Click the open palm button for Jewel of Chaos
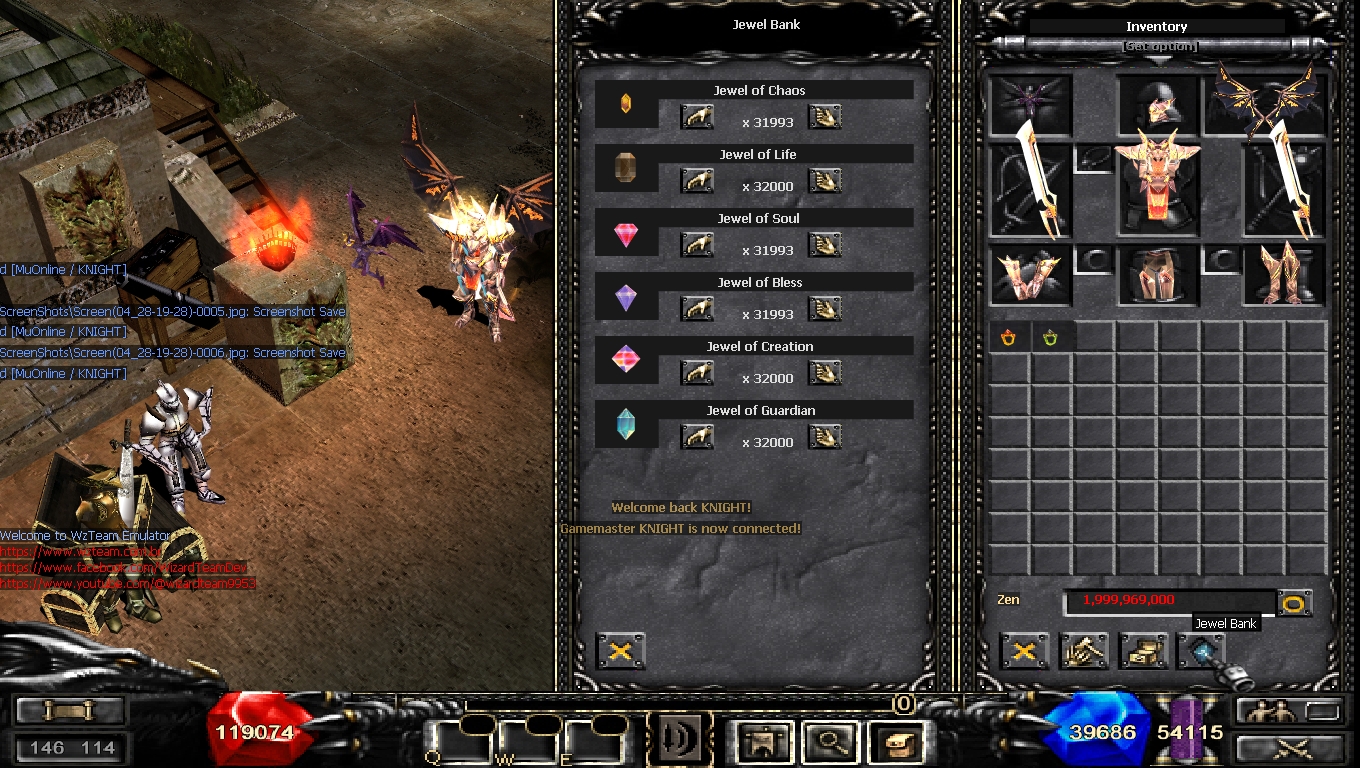 [825, 117]
